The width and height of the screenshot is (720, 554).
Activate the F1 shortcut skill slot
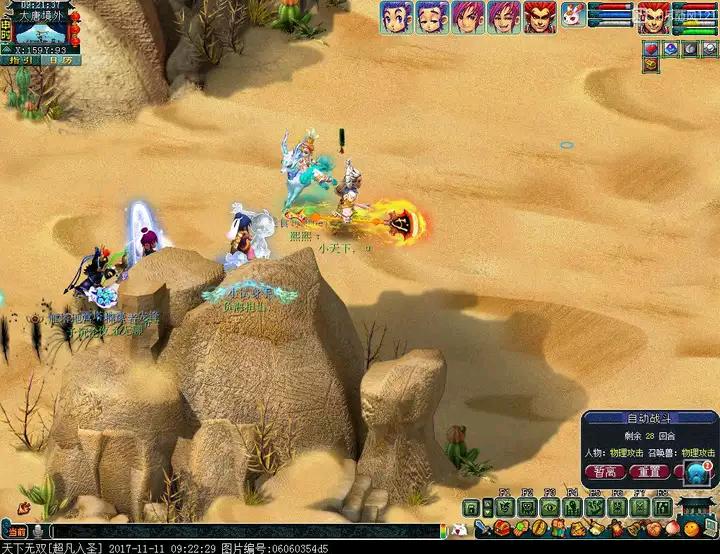pos(504,507)
